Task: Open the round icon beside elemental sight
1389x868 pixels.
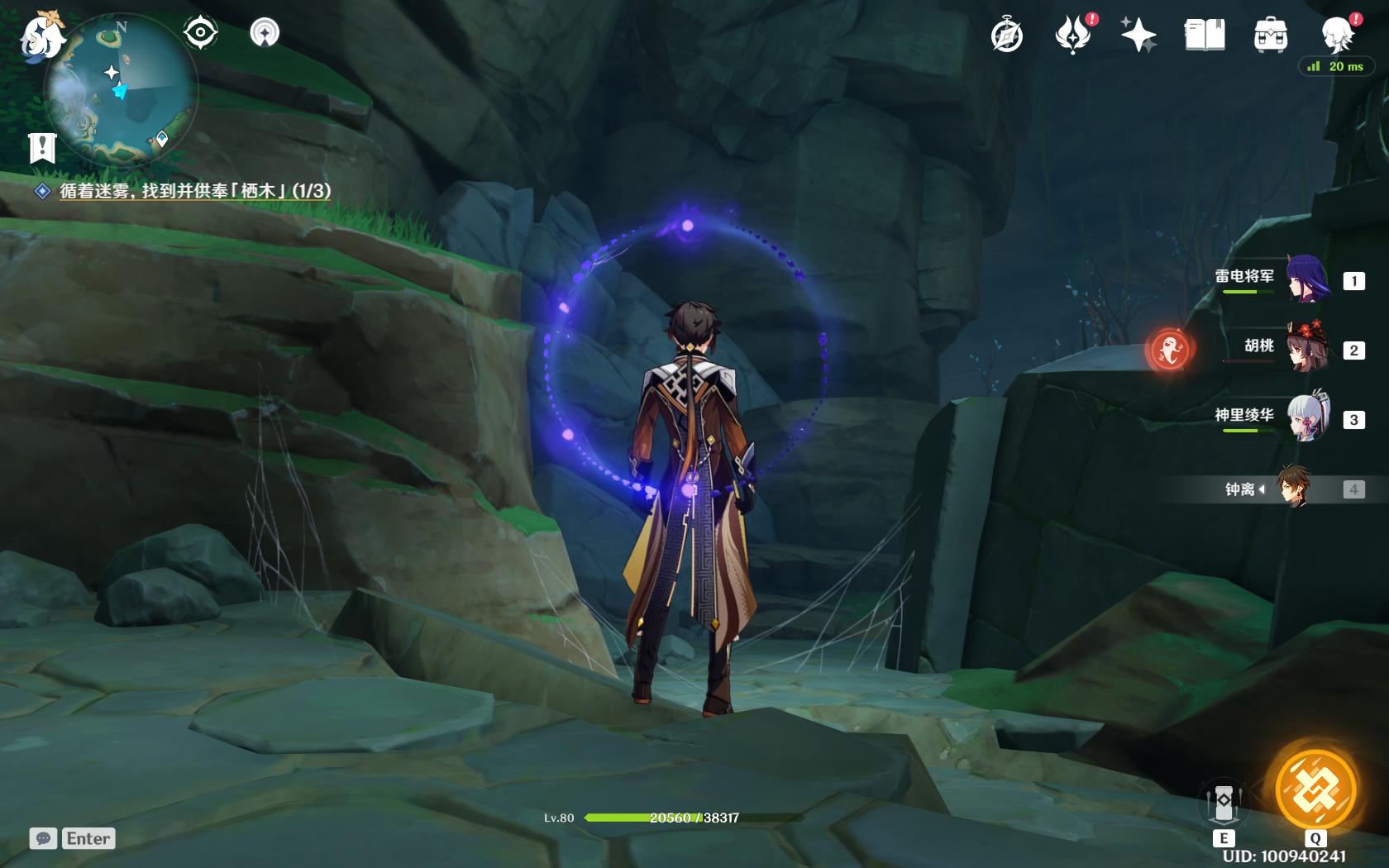Action: click(265, 33)
